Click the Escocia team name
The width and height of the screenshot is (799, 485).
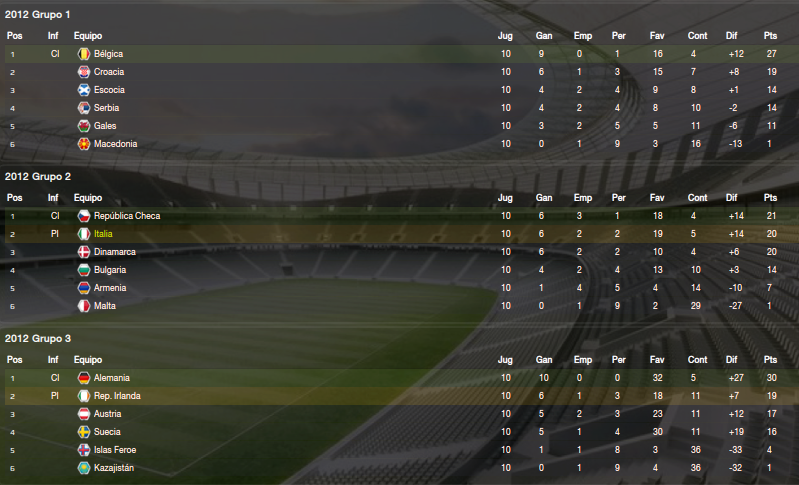click(109, 90)
